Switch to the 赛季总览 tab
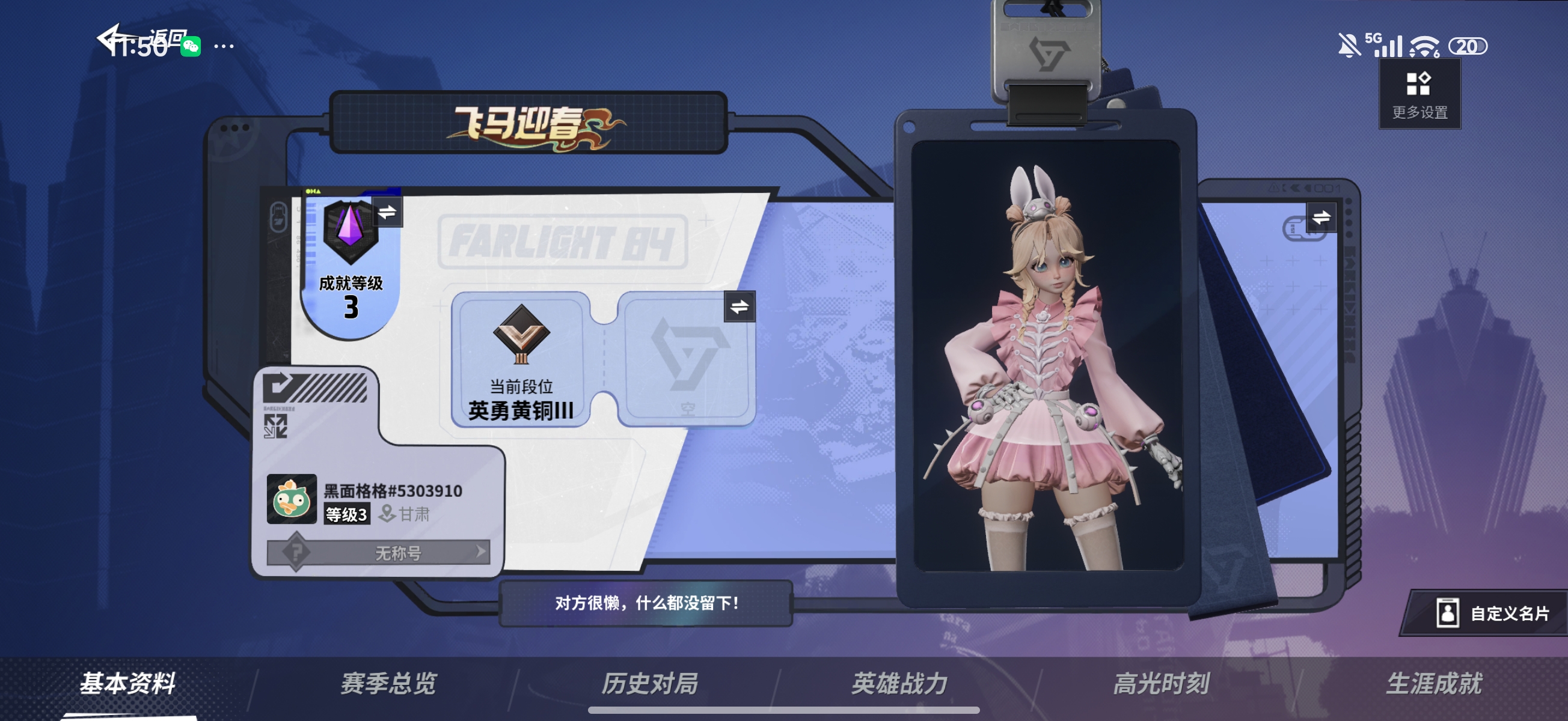 click(x=388, y=683)
